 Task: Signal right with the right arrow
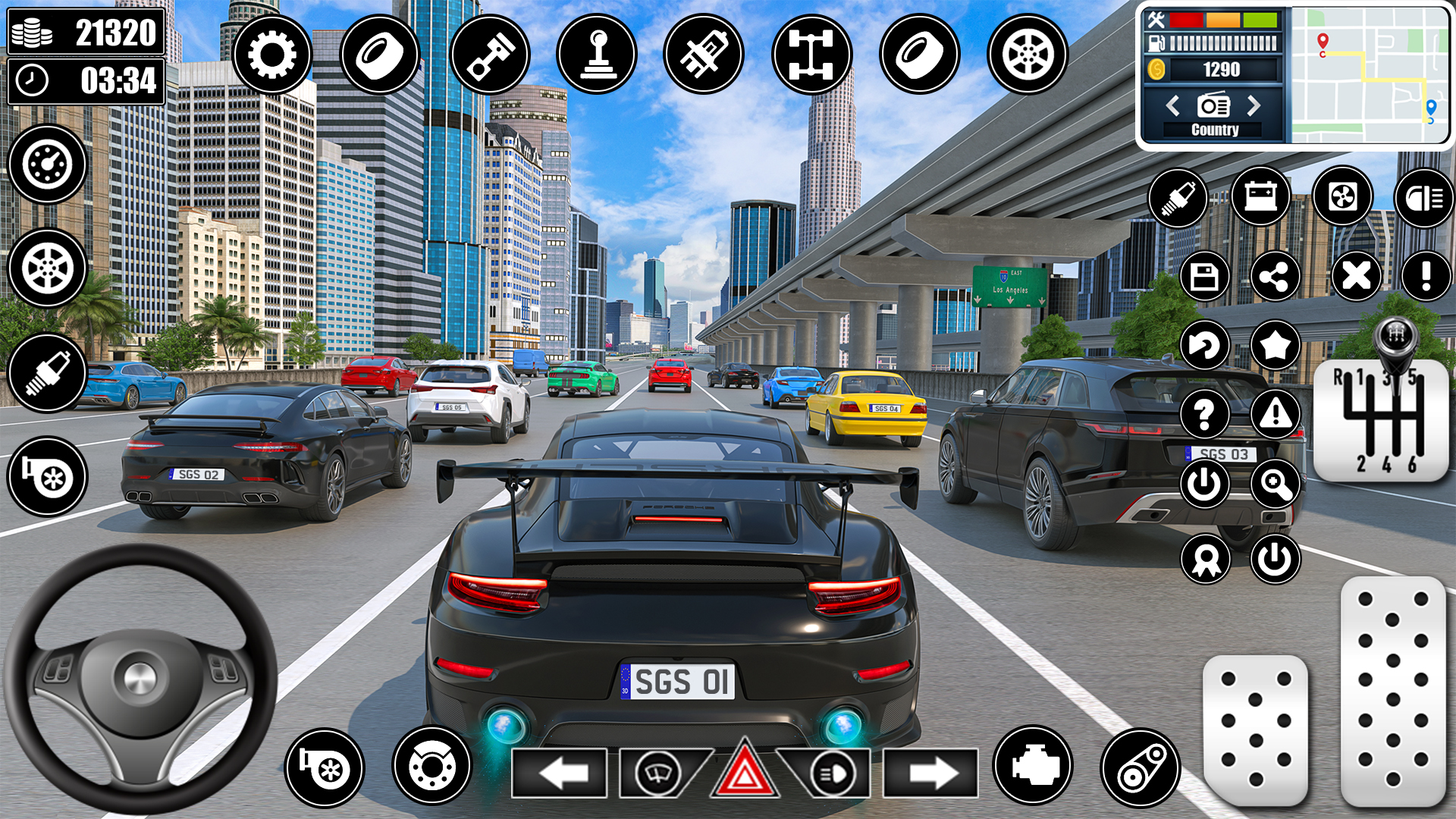click(x=932, y=773)
